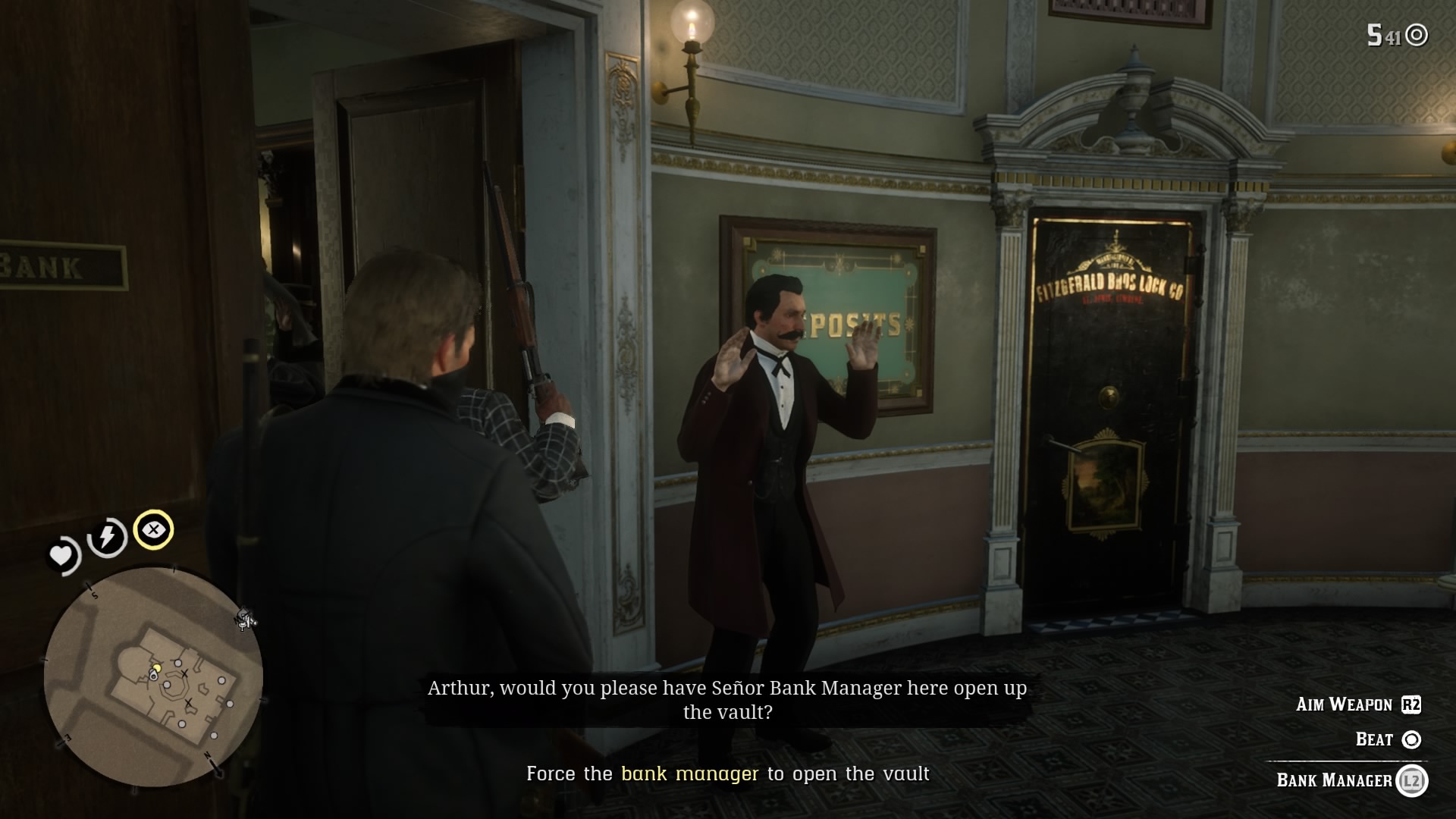
Task: Click the yellow objective dot on the minimap
Action: [x=157, y=667]
